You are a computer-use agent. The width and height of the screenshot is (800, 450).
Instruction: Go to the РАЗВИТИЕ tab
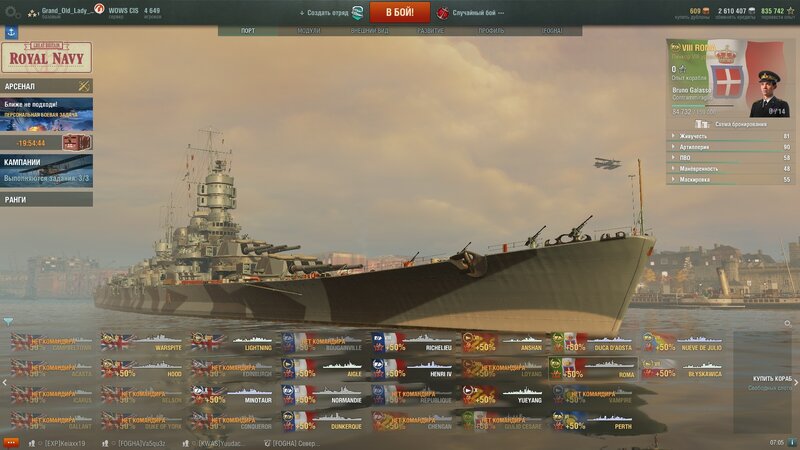tap(431, 31)
